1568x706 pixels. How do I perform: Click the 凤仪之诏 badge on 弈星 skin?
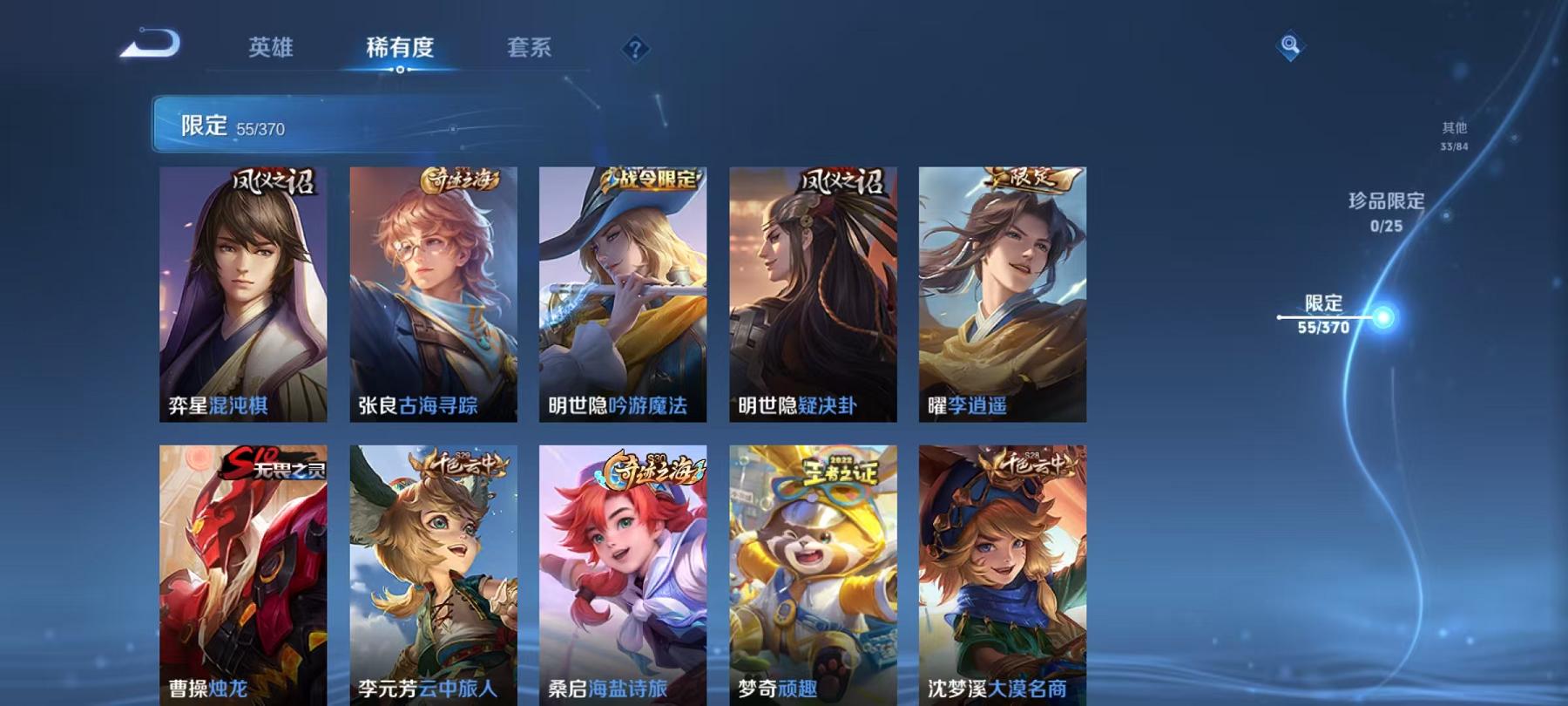click(x=274, y=183)
